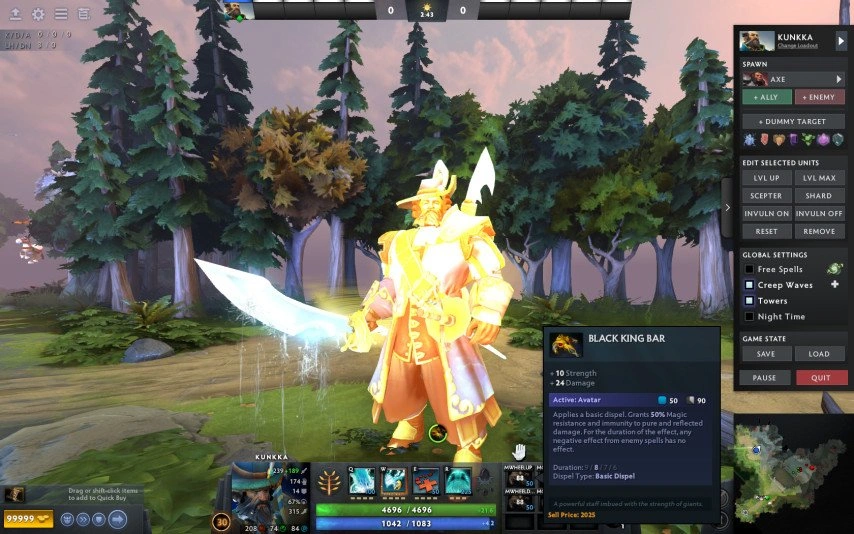
Task: Turn invulnerability on
Action: tap(766, 214)
